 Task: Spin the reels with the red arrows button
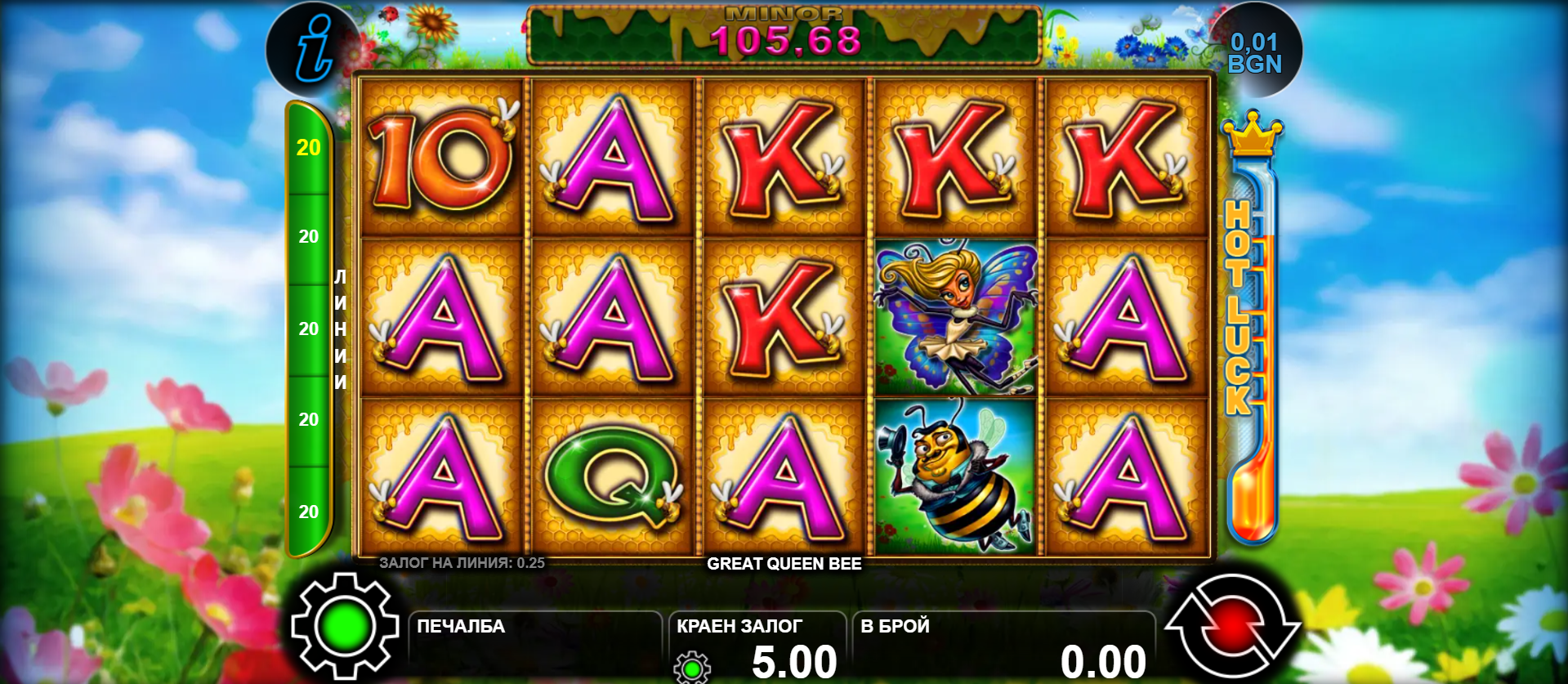1231,627
